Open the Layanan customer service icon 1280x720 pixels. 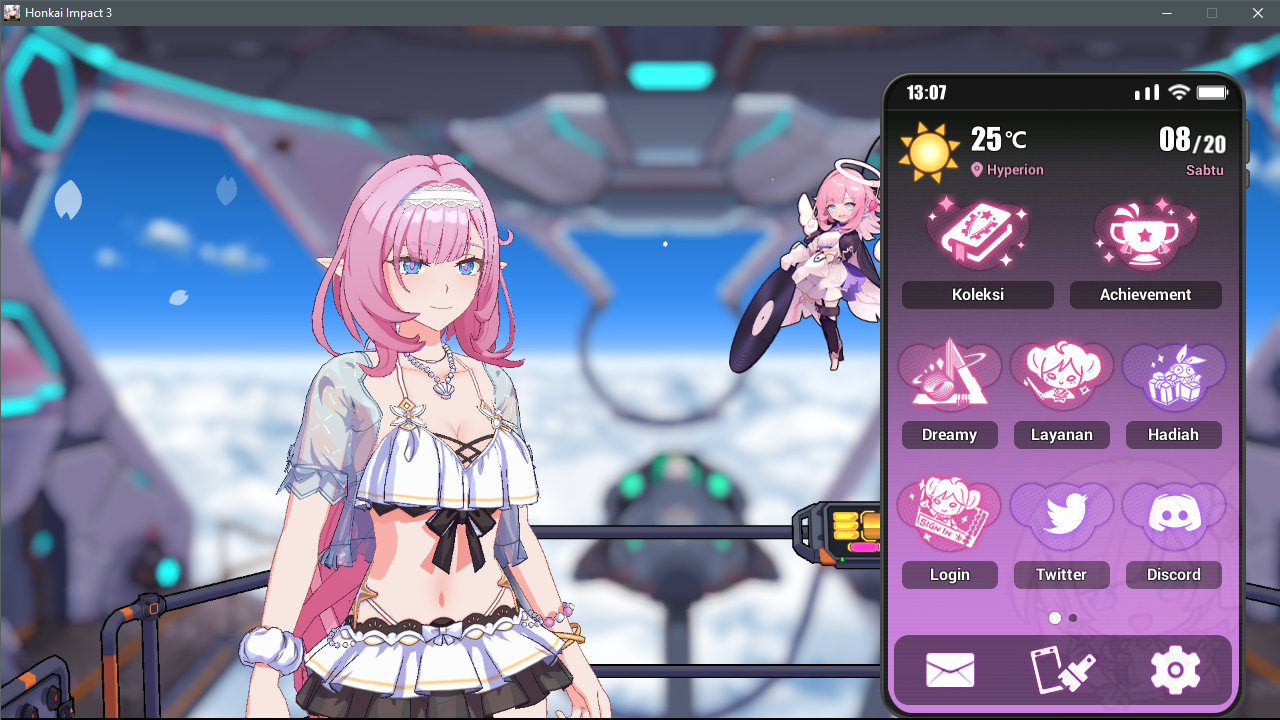[1061, 373]
